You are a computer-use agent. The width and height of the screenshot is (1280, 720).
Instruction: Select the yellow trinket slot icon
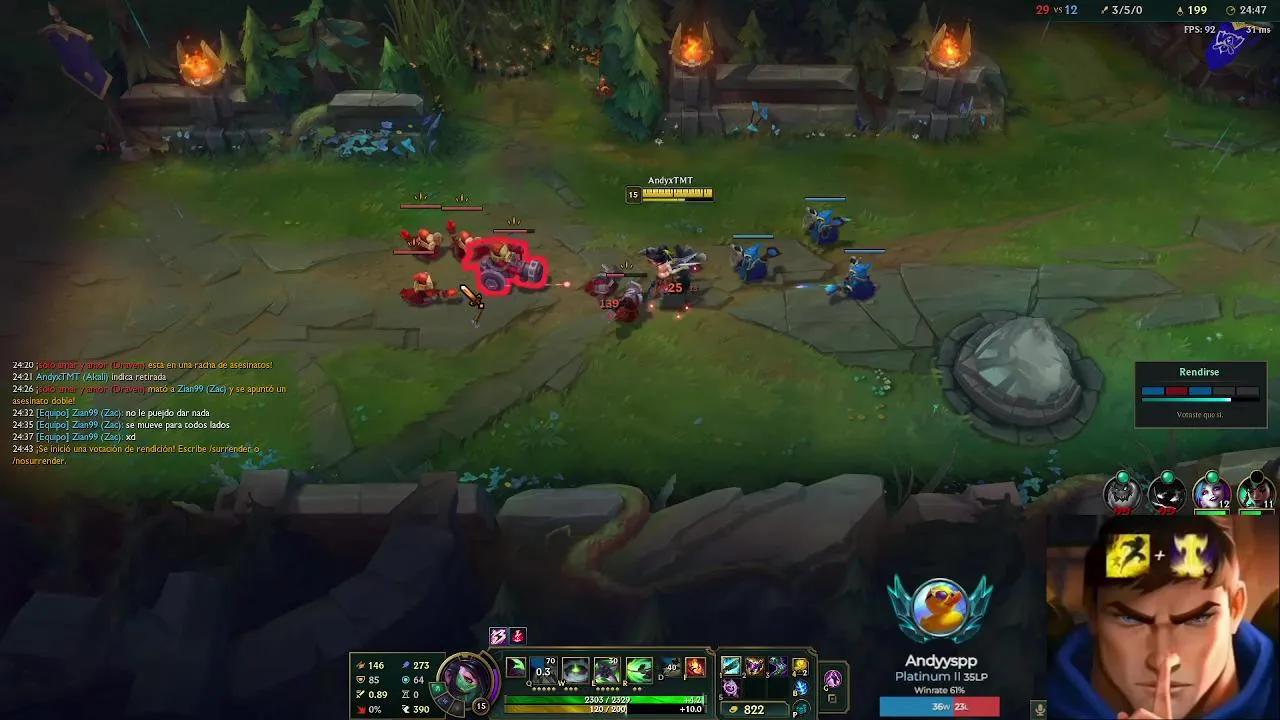[x=799, y=667]
